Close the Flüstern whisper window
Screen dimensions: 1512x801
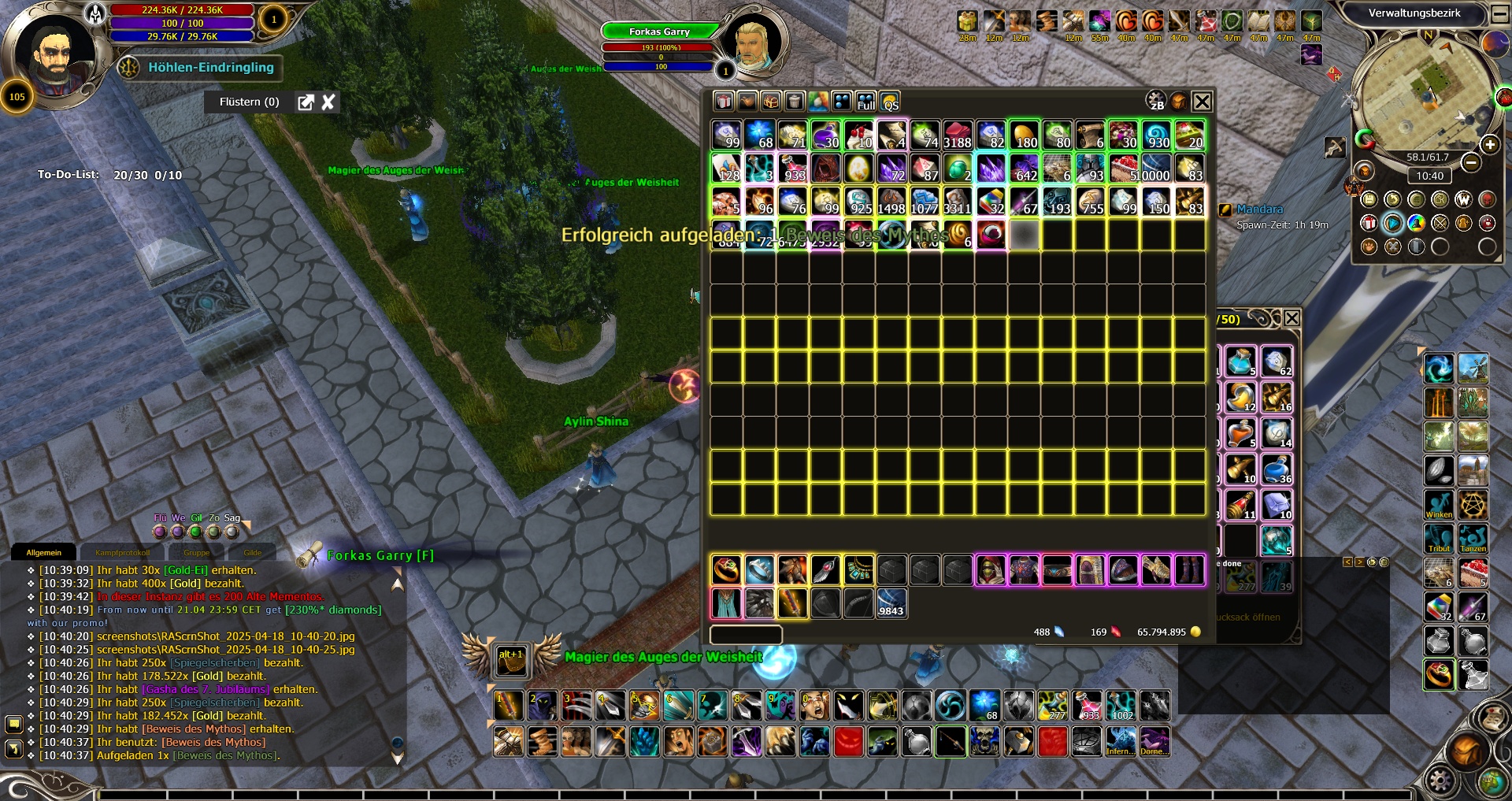pyautogui.click(x=328, y=102)
